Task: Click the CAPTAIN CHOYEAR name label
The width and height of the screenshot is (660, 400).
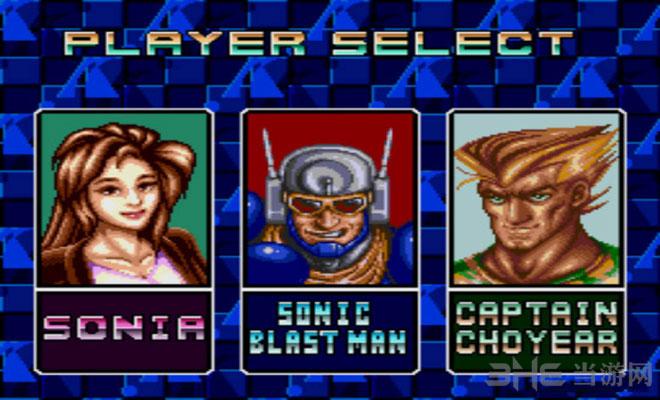Action: [535, 327]
